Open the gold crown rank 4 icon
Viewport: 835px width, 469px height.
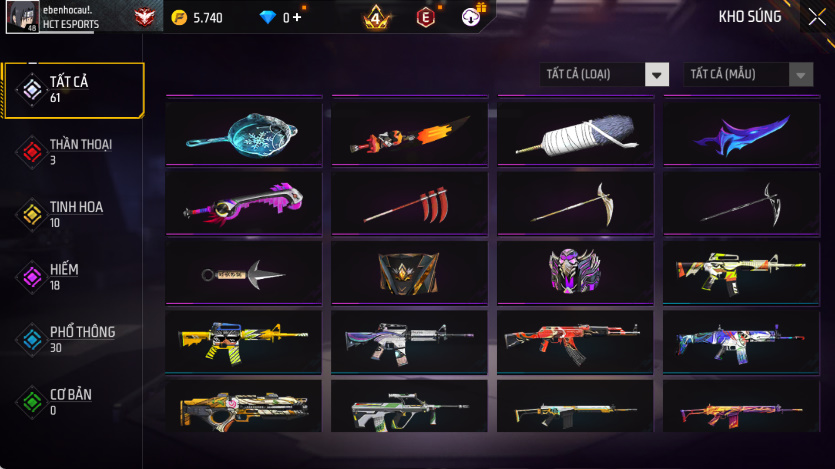377,17
